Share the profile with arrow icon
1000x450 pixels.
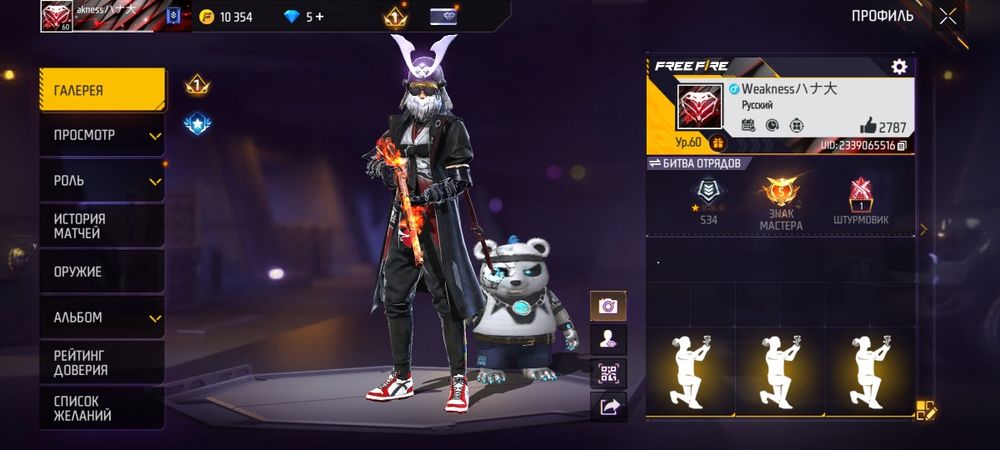coord(607,406)
